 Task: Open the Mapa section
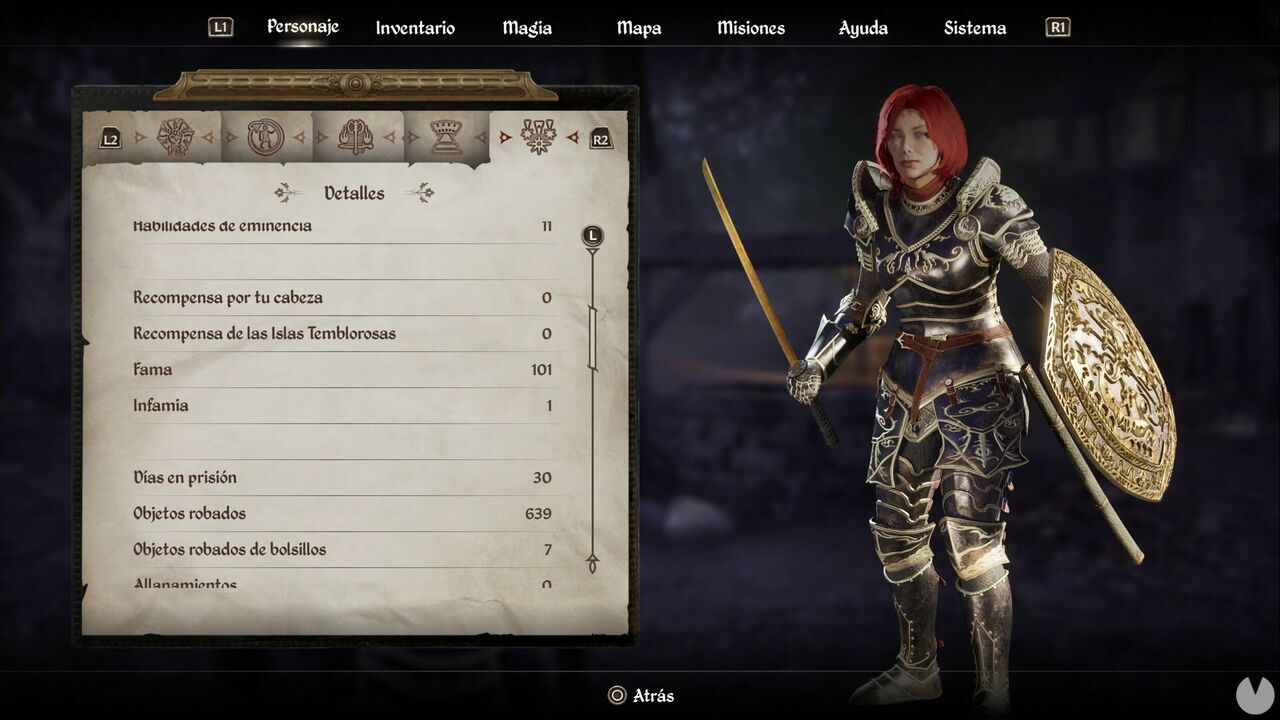click(638, 28)
